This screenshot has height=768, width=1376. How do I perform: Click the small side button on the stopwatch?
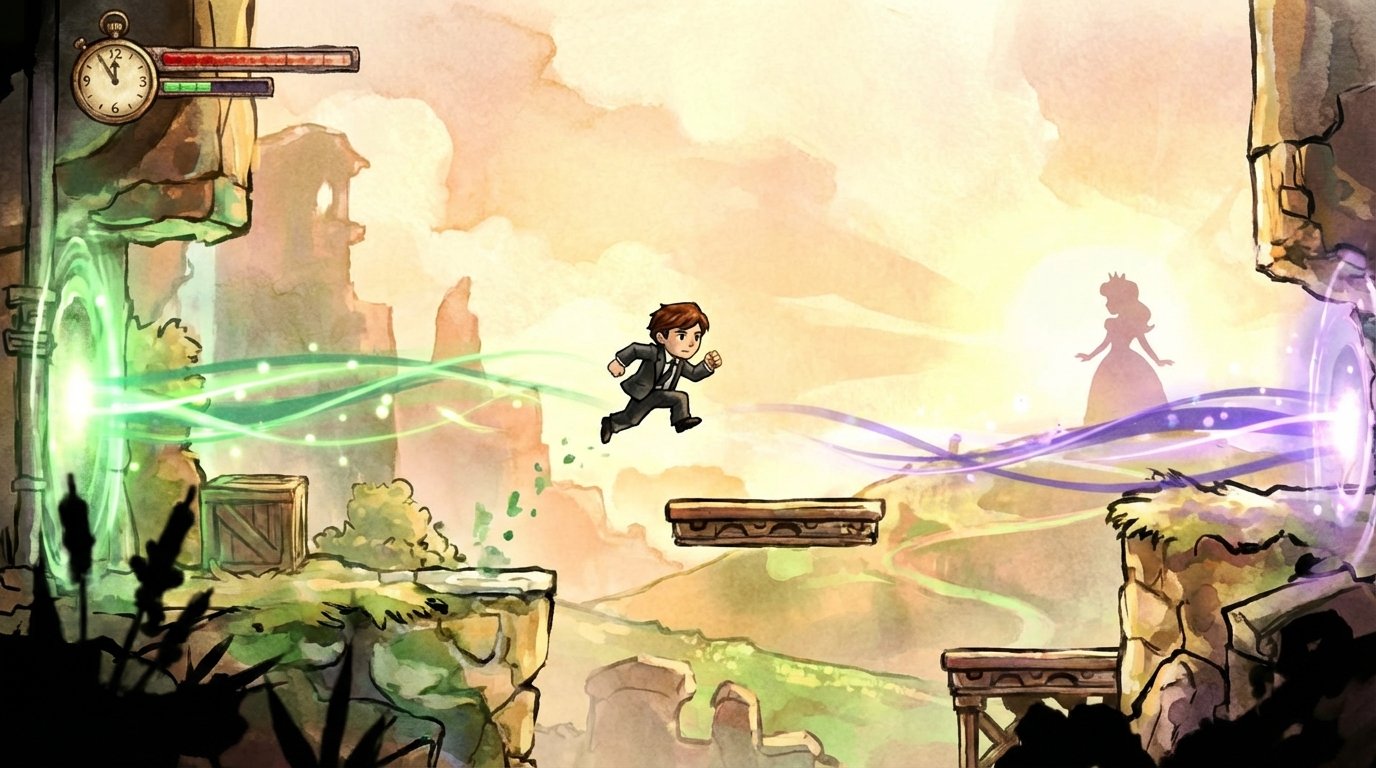pyautogui.click(x=79, y=43)
